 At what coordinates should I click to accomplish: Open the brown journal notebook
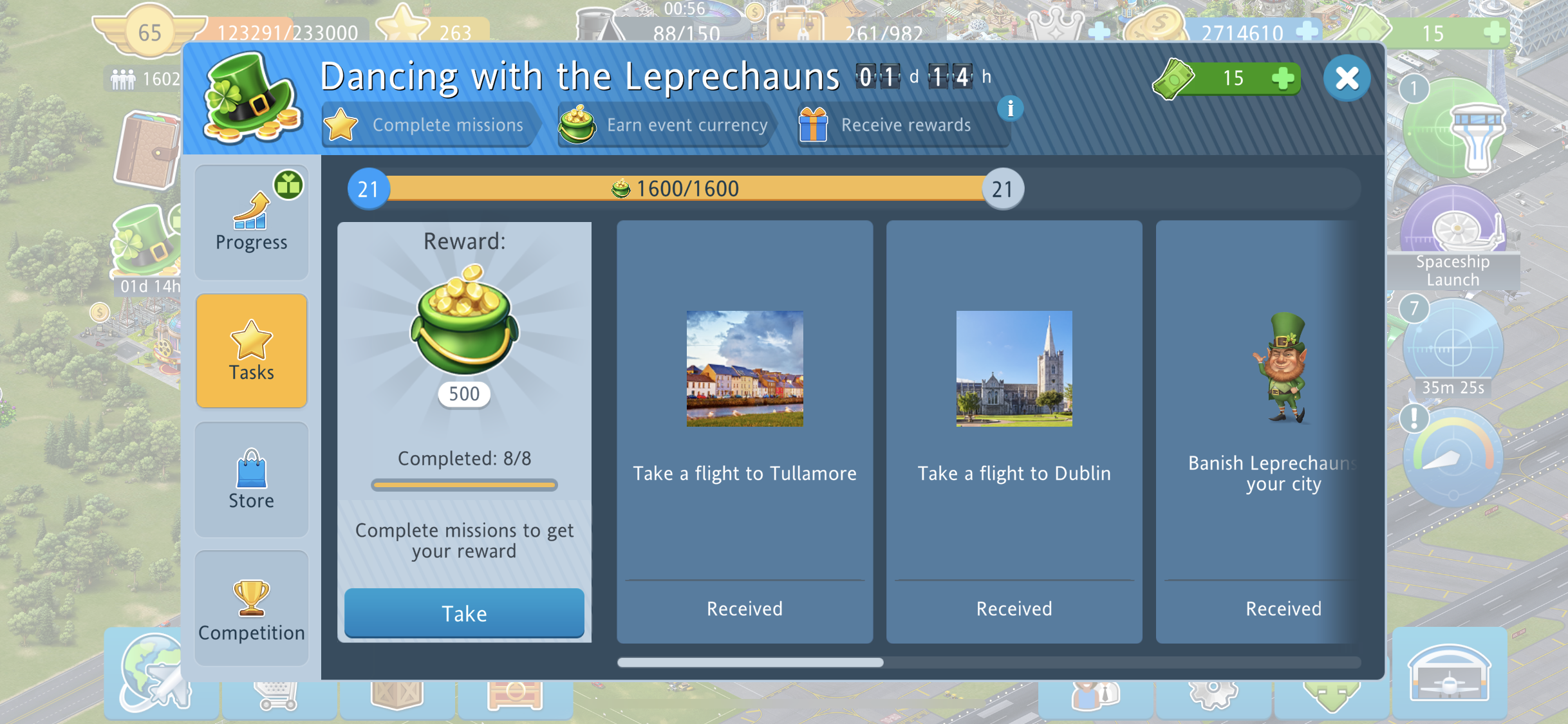(147, 152)
